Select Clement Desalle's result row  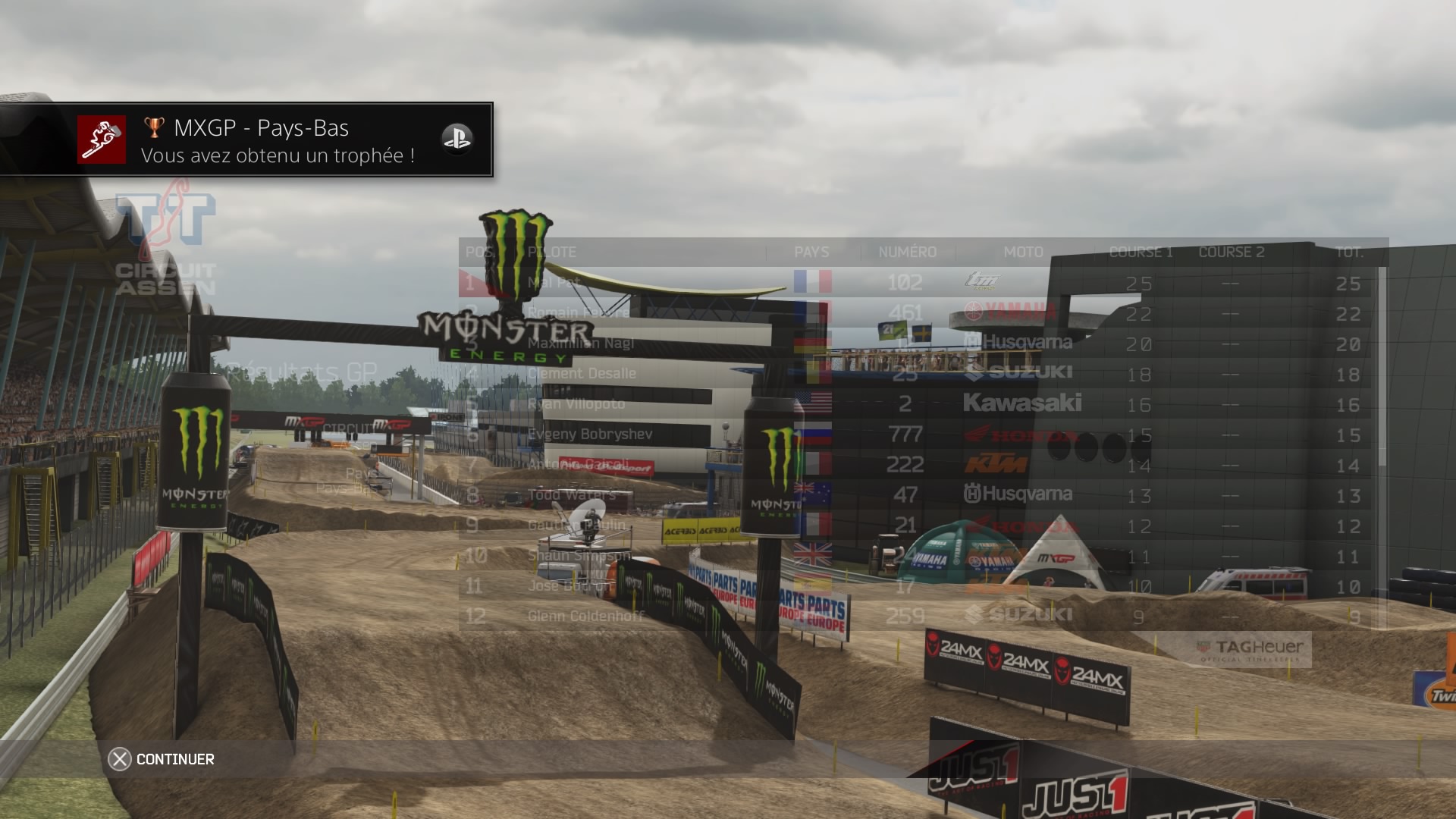click(582, 374)
